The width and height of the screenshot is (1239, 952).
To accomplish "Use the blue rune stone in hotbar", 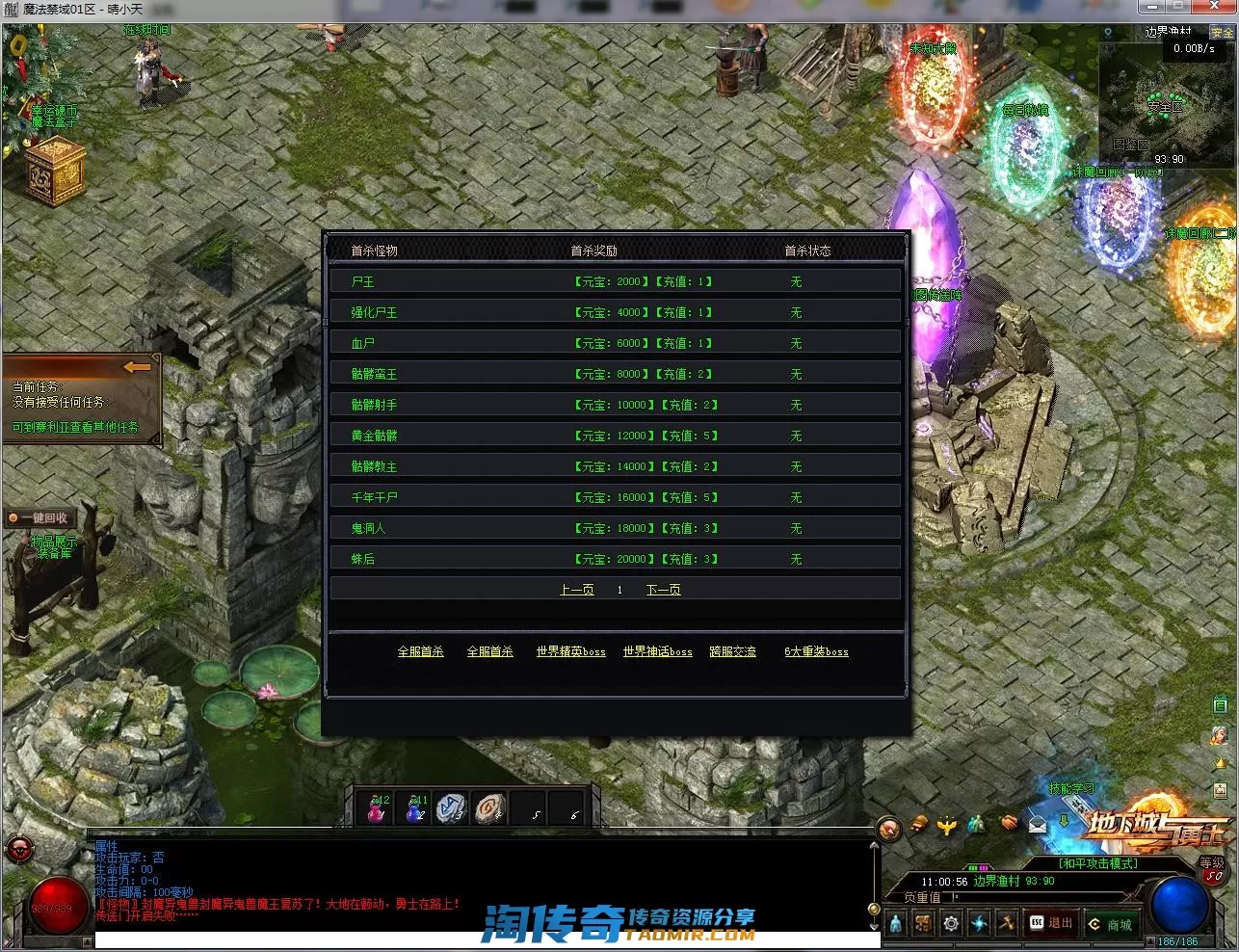I will [x=451, y=808].
